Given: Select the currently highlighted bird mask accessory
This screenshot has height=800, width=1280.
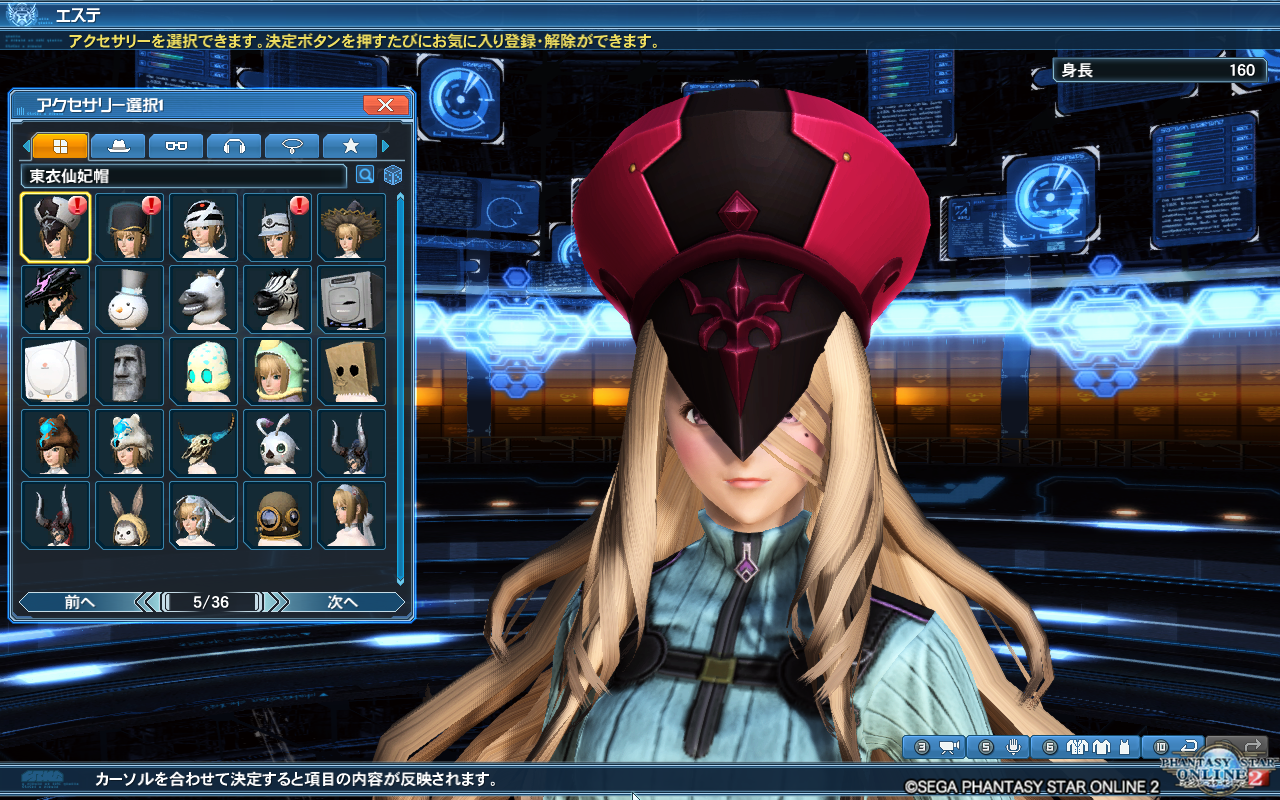Looking at the screenshot, I should 55,227.
